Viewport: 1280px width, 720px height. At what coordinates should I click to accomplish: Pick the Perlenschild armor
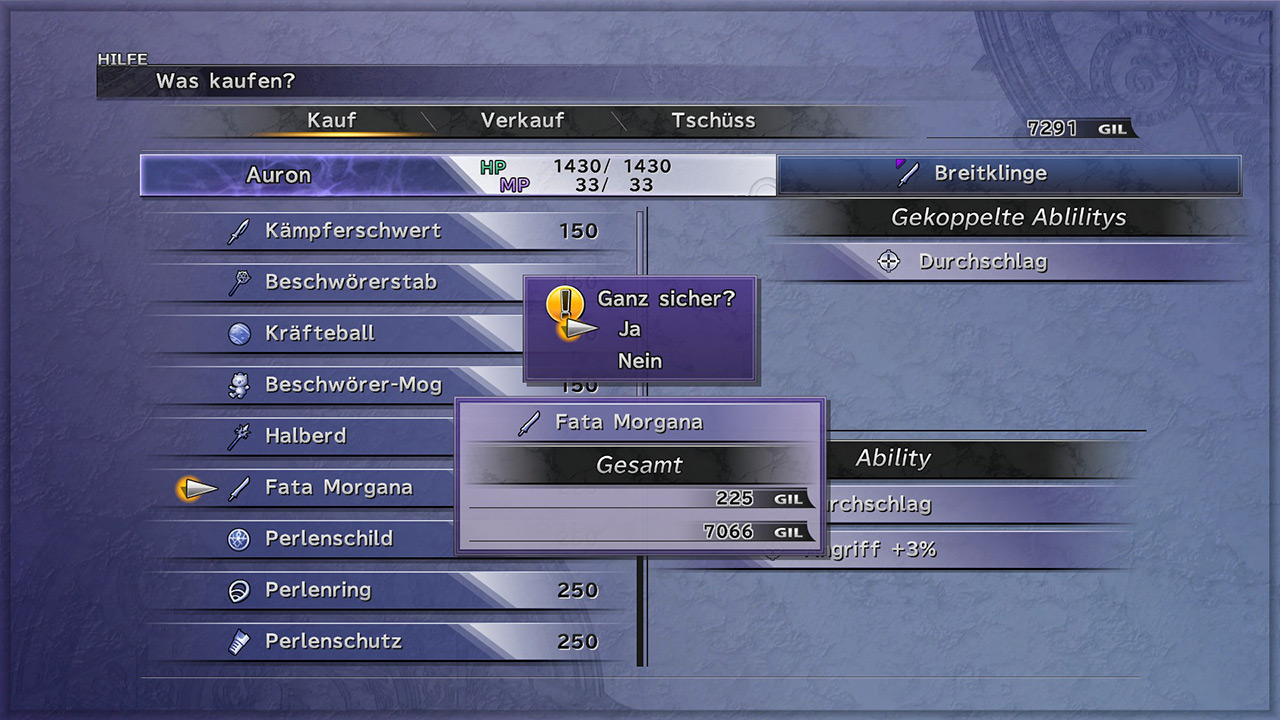tap(328, 539)
